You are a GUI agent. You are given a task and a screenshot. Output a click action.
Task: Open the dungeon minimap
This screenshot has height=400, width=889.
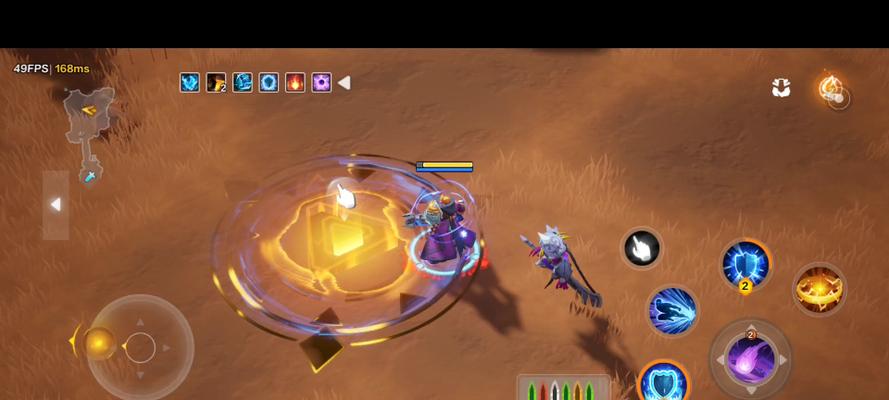pos(89,132)
